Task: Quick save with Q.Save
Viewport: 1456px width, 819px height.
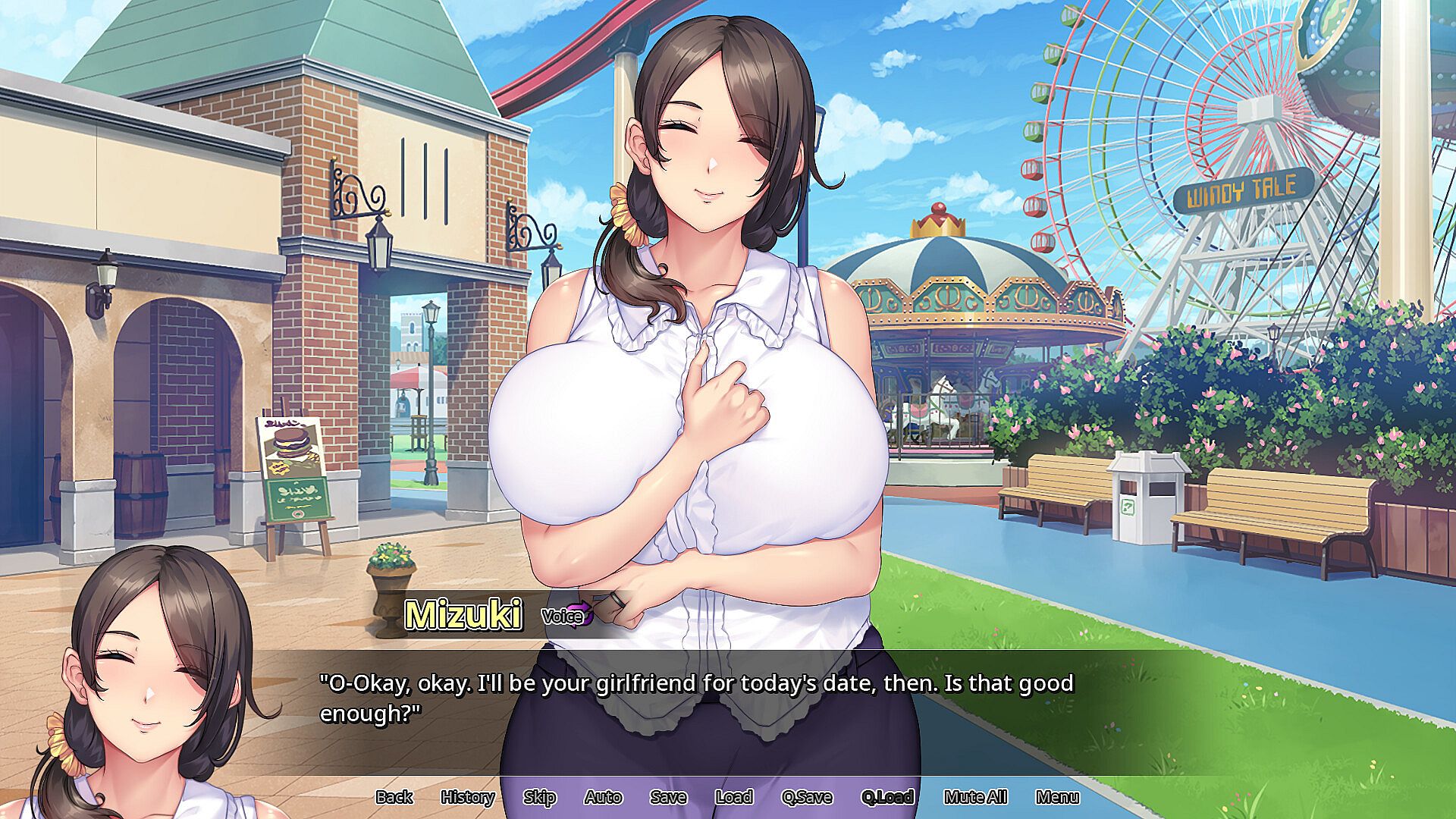Action: point(807,797)
